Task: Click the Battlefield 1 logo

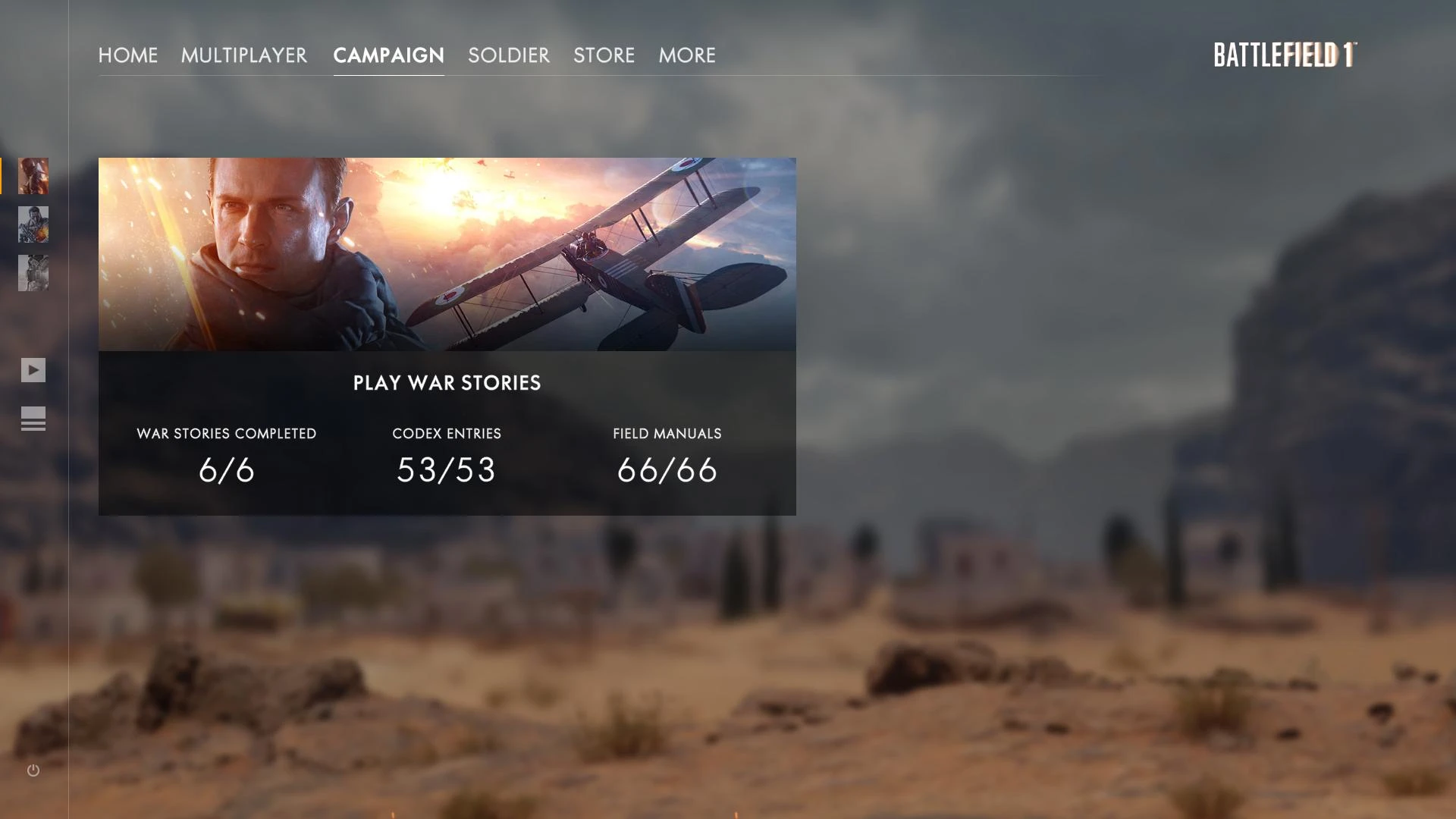Action: [1287, 55]
